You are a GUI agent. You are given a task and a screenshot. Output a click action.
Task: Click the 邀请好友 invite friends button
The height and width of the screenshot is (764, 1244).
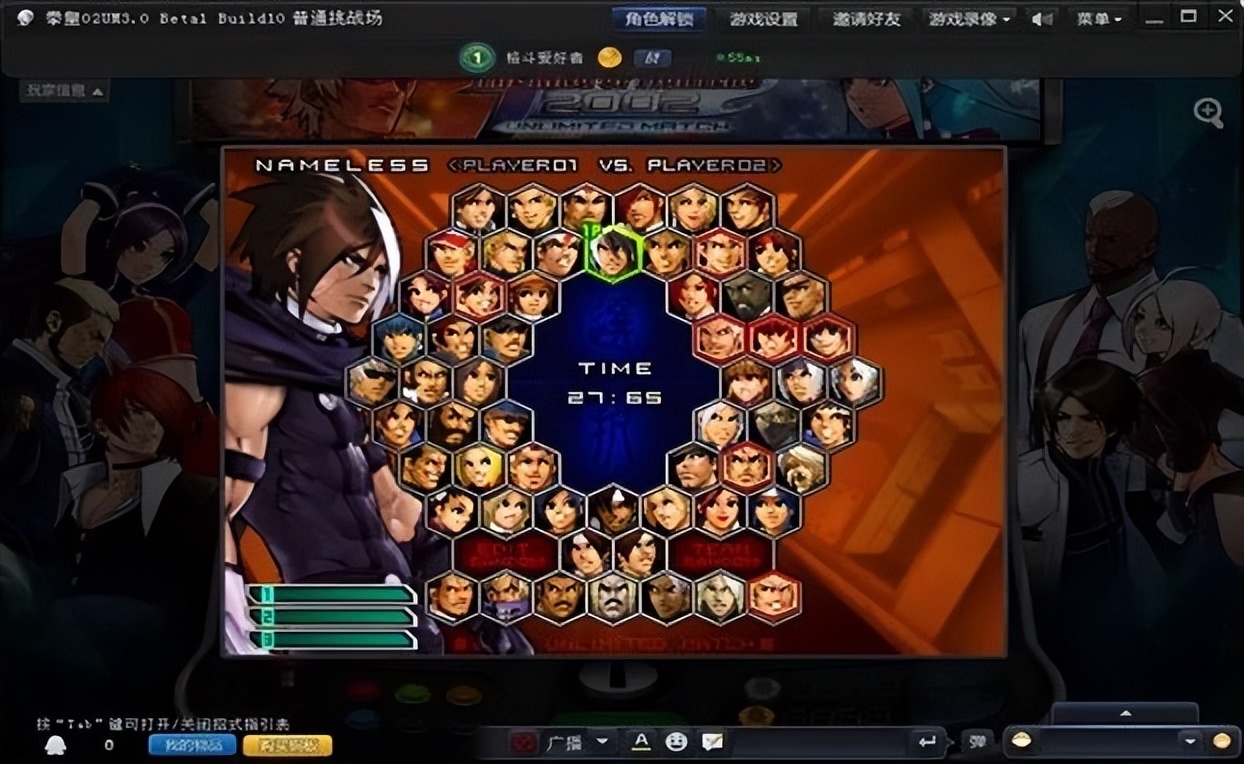pyautogui.click(x=866, y=19)
